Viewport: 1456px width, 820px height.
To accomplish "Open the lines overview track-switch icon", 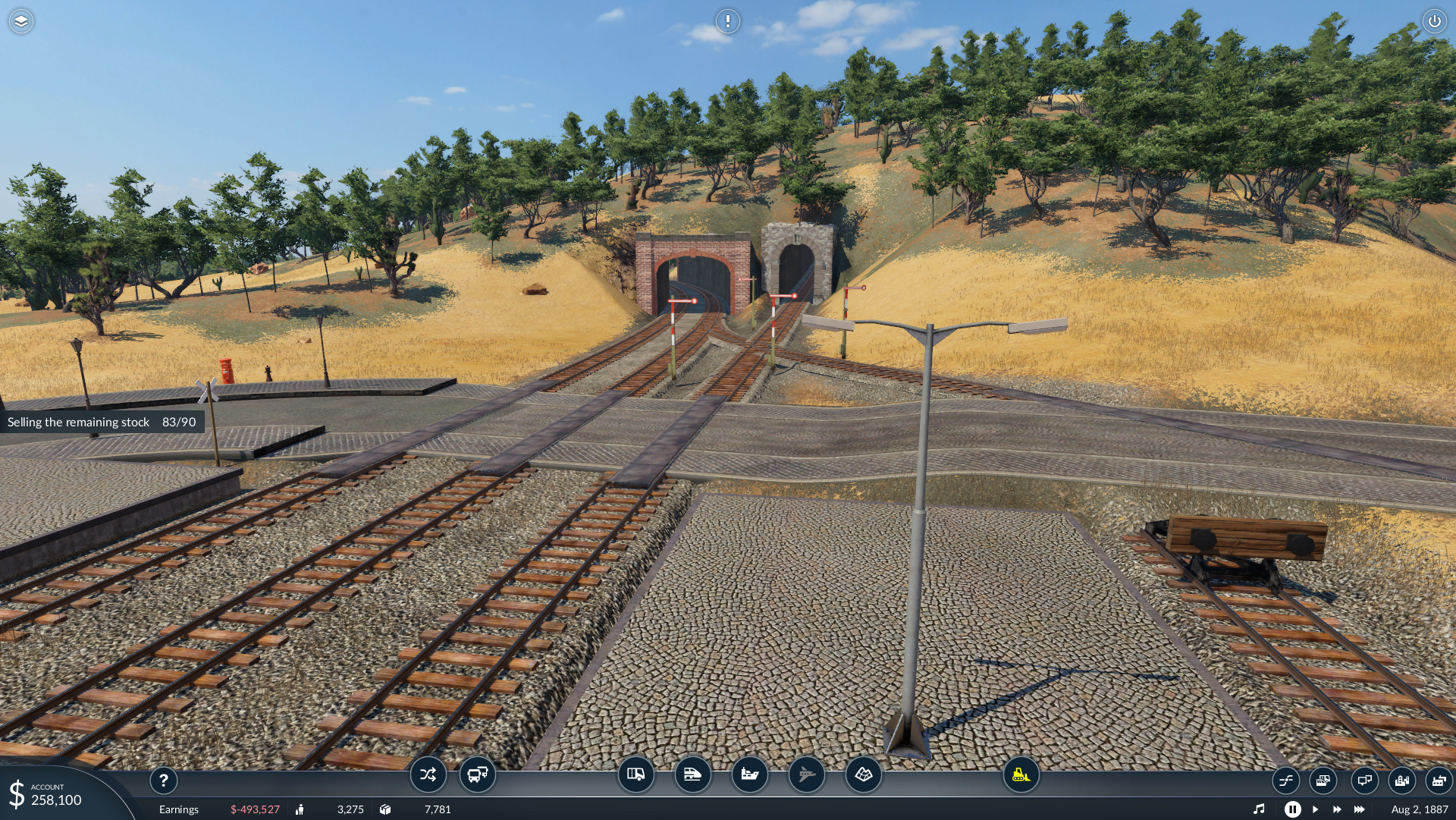I will (1285, 780).
